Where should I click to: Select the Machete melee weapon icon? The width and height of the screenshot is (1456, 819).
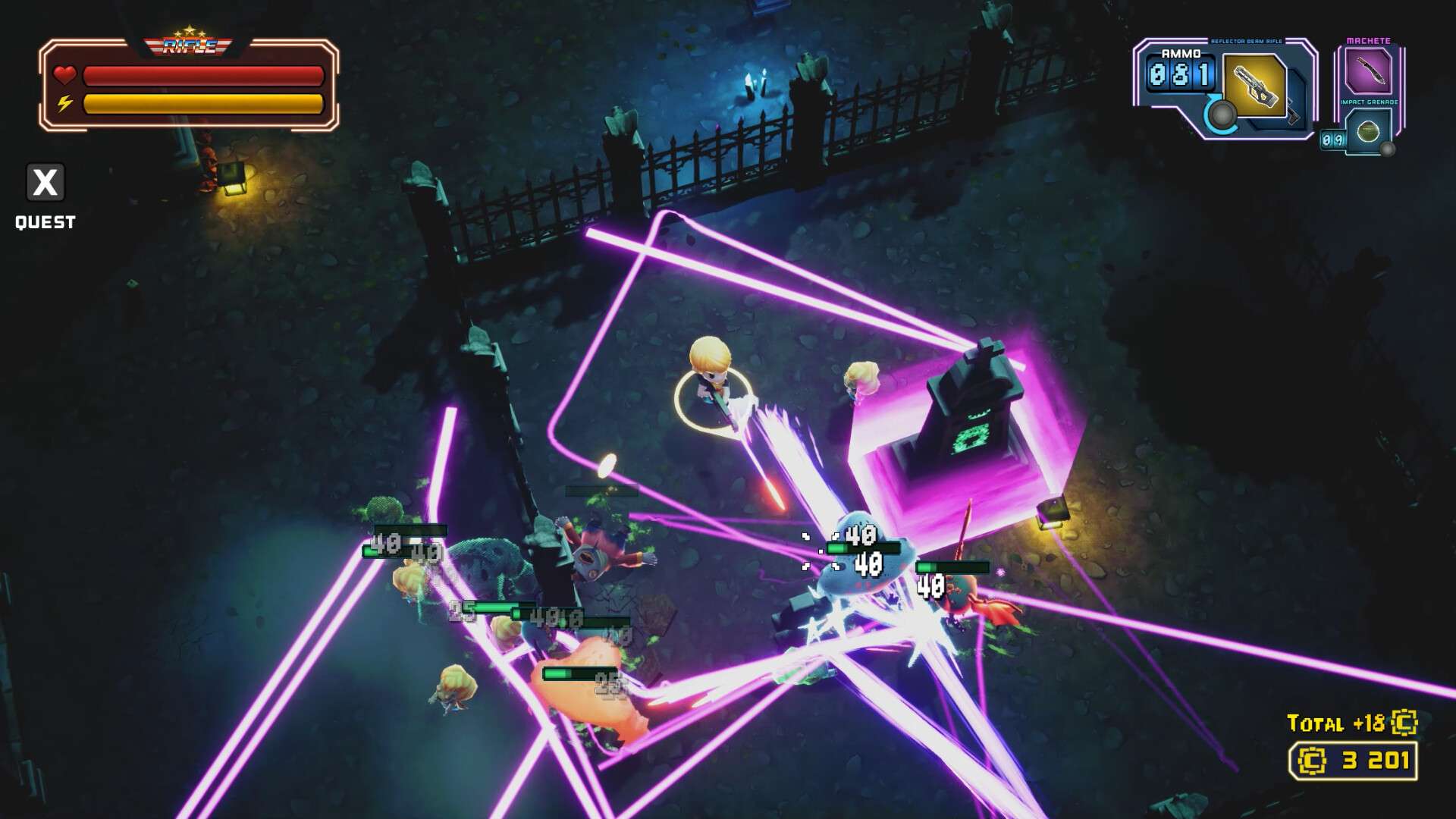tap(1368, 71)
